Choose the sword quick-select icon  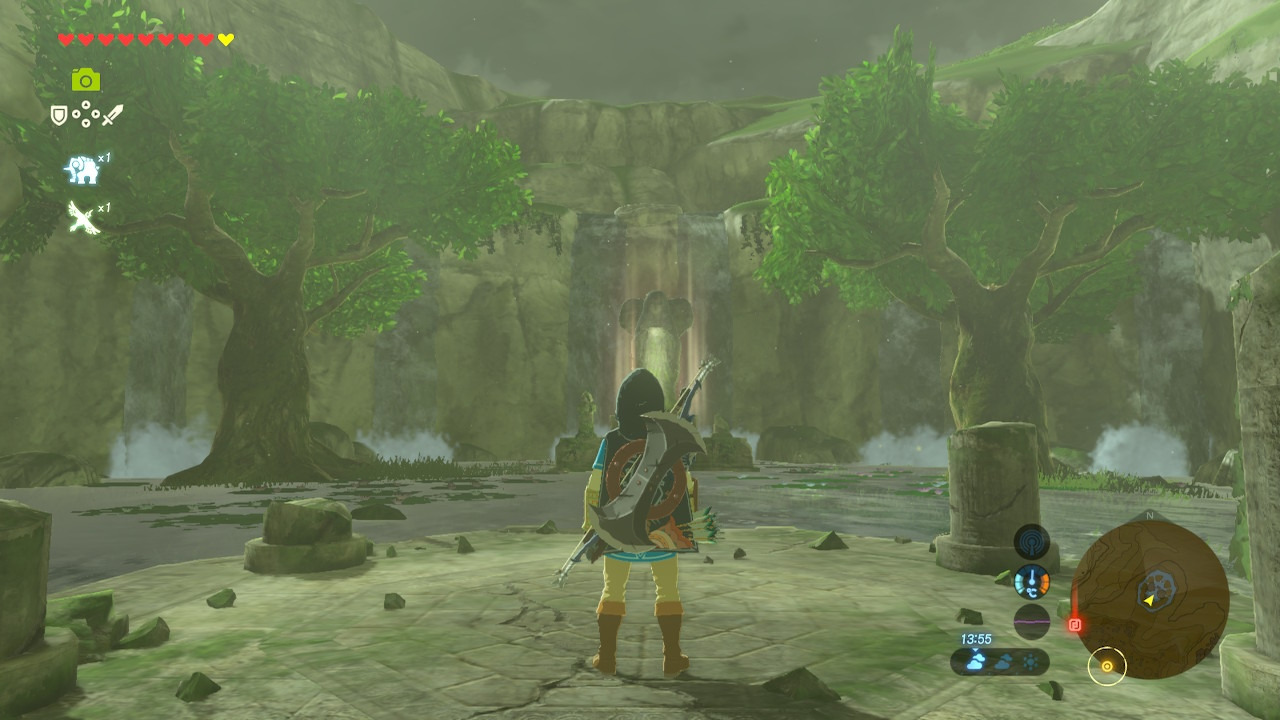point(112,116)
